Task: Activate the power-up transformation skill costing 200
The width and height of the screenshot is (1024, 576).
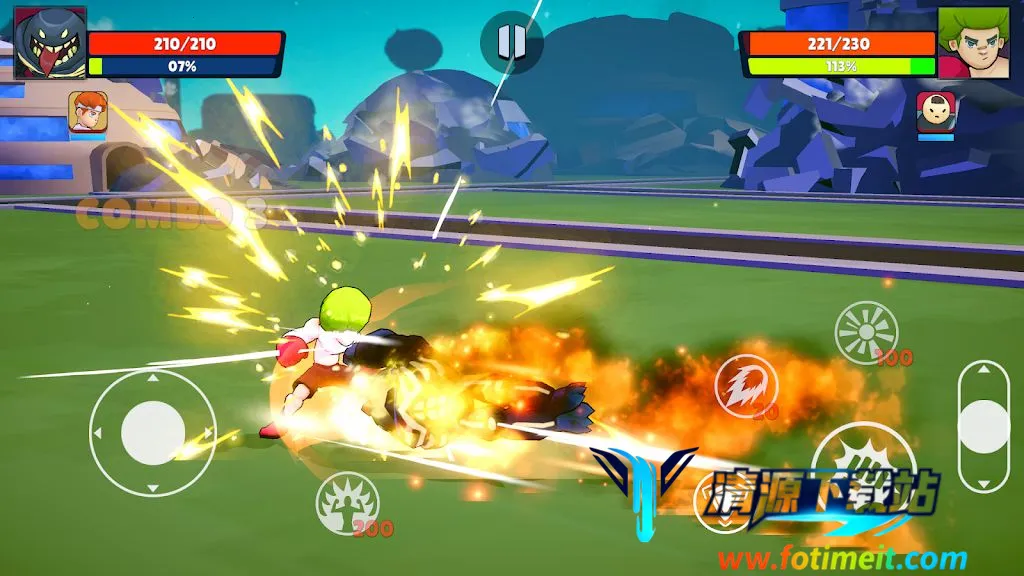Action: click(347, 502)
